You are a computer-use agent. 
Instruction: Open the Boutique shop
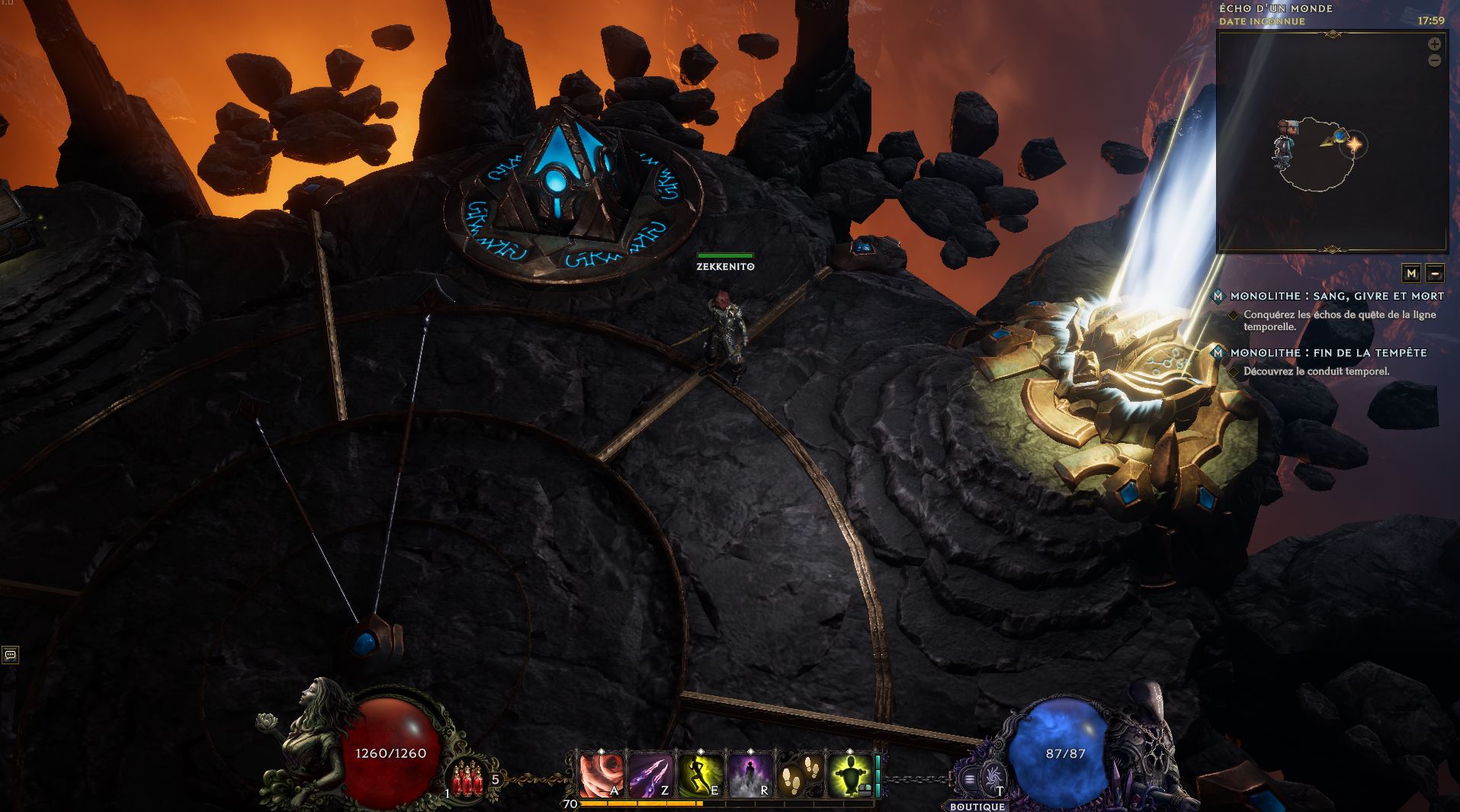977,806
